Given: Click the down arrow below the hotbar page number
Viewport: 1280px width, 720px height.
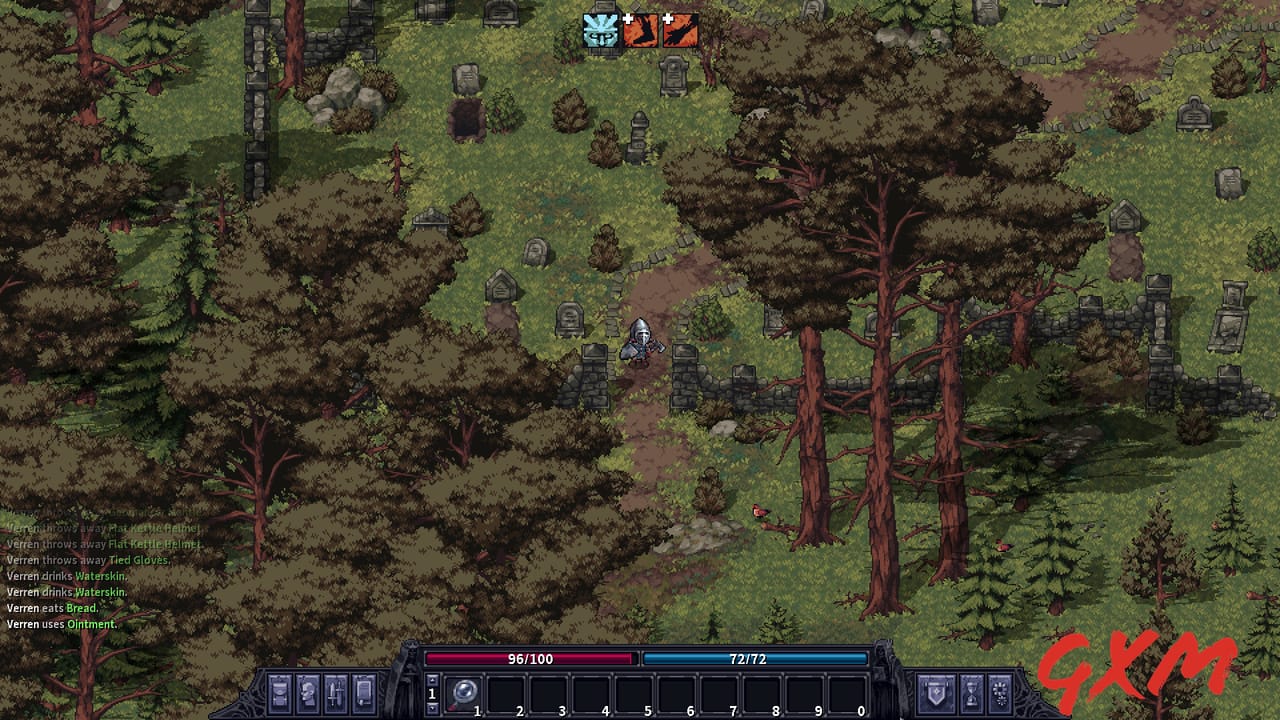Looking at the screenshot, I should [x=433, y=707].
